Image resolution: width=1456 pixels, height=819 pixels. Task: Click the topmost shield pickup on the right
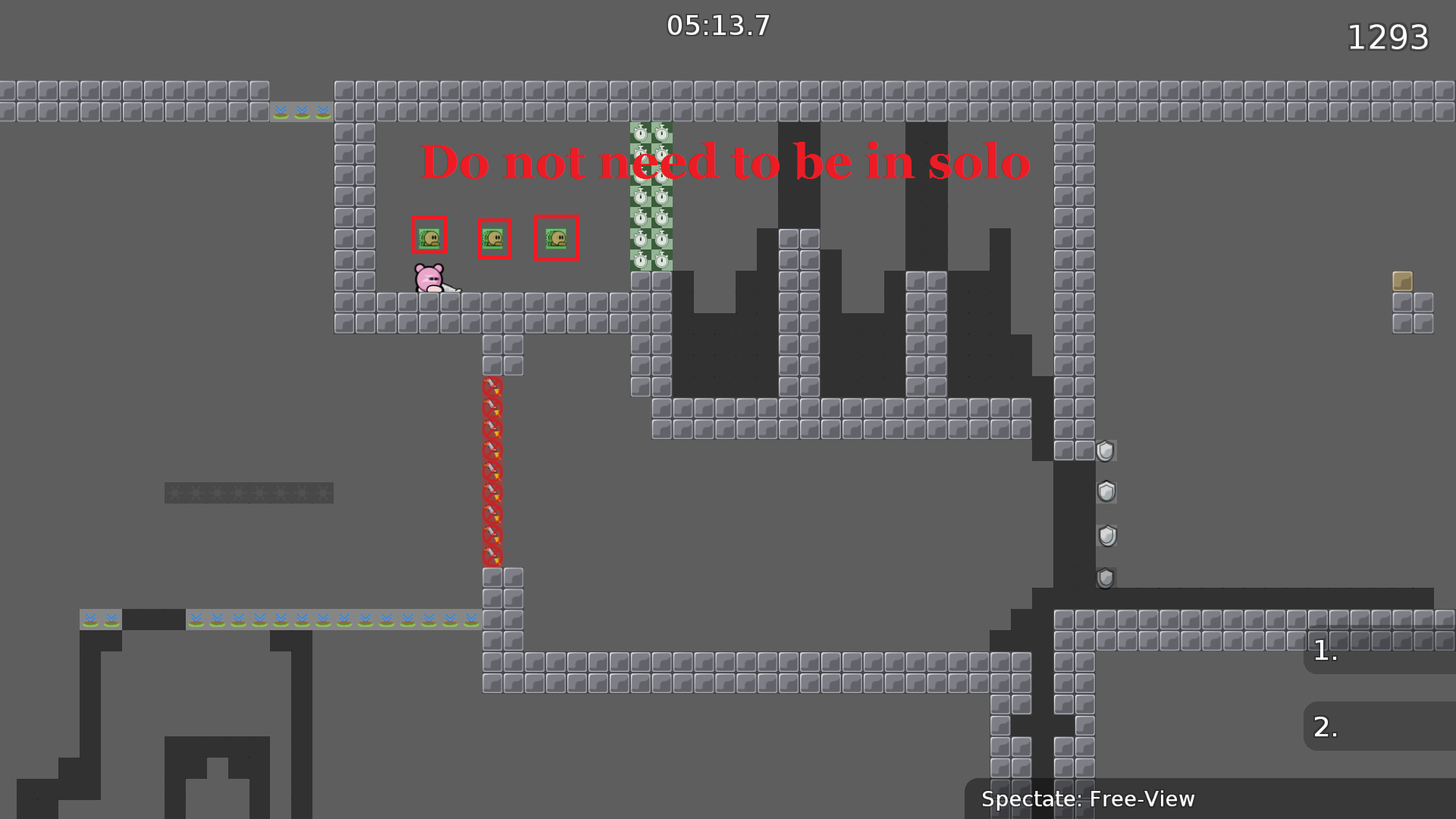click(1105, 450)
